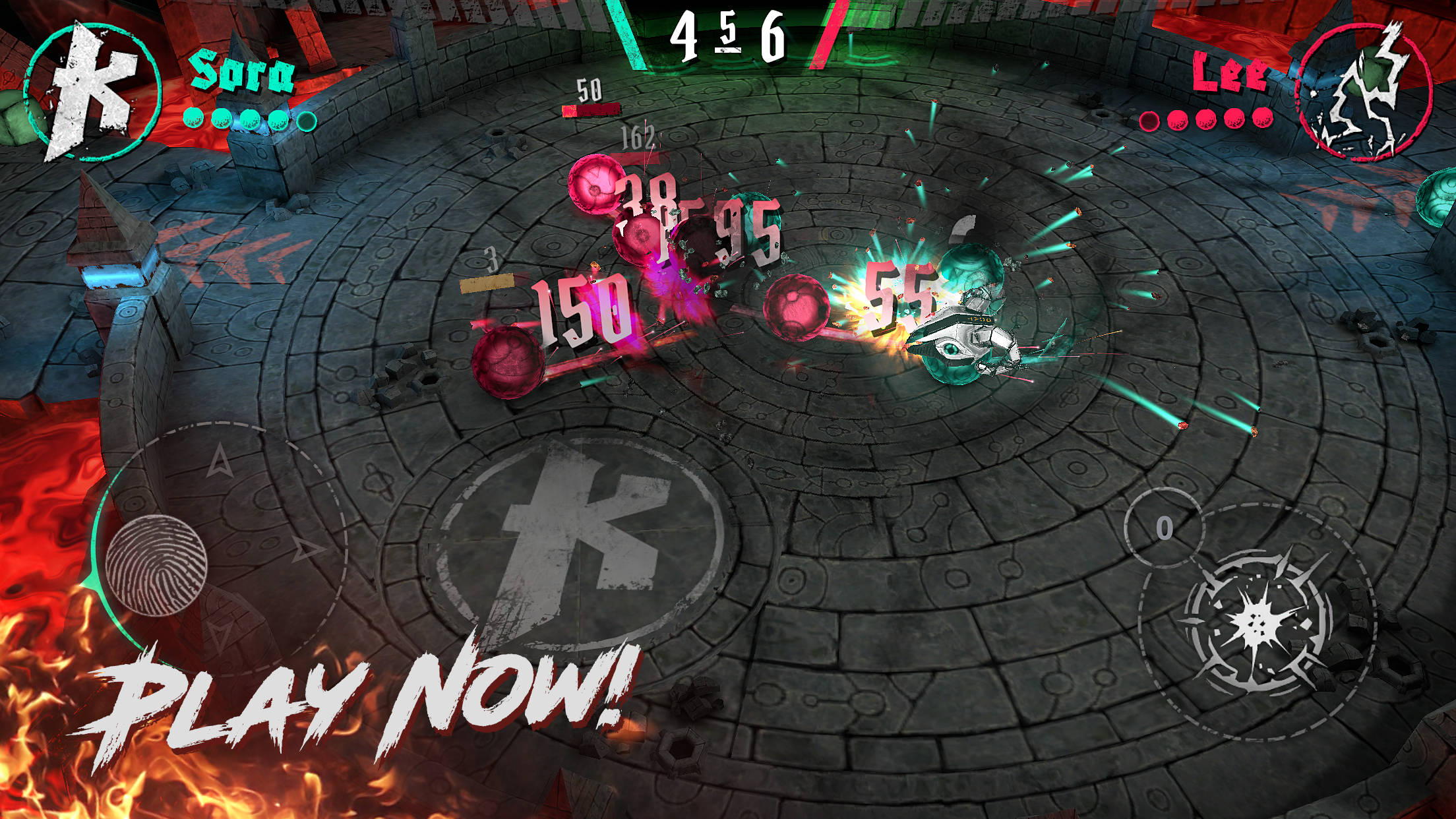This screenshot has width=1456, height=819.
Task: Tap the small circular counter button showing 0
Action: coord(1164,528)
